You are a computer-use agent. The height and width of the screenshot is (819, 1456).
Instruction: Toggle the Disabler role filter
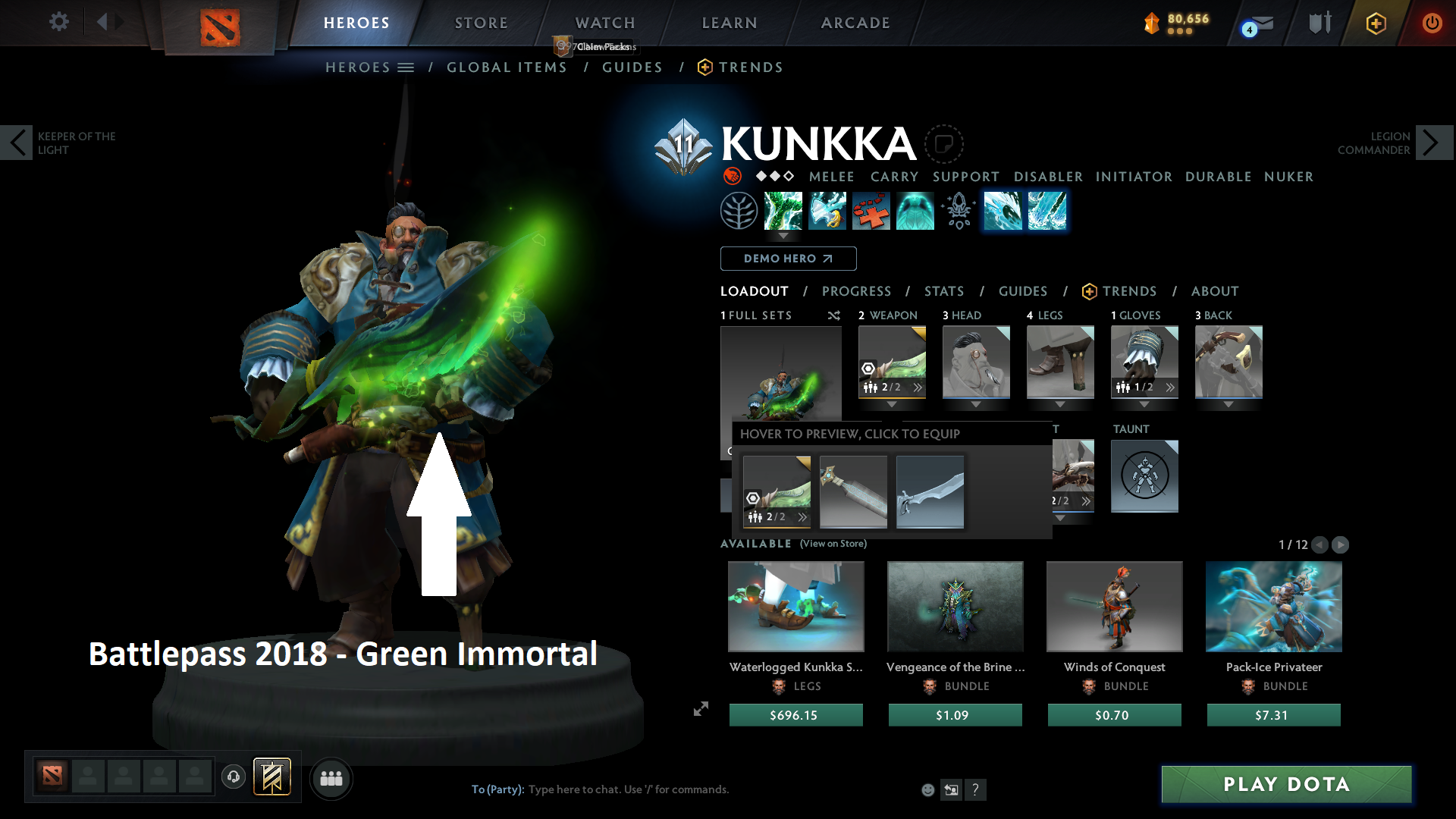[x=1047, y=177]
